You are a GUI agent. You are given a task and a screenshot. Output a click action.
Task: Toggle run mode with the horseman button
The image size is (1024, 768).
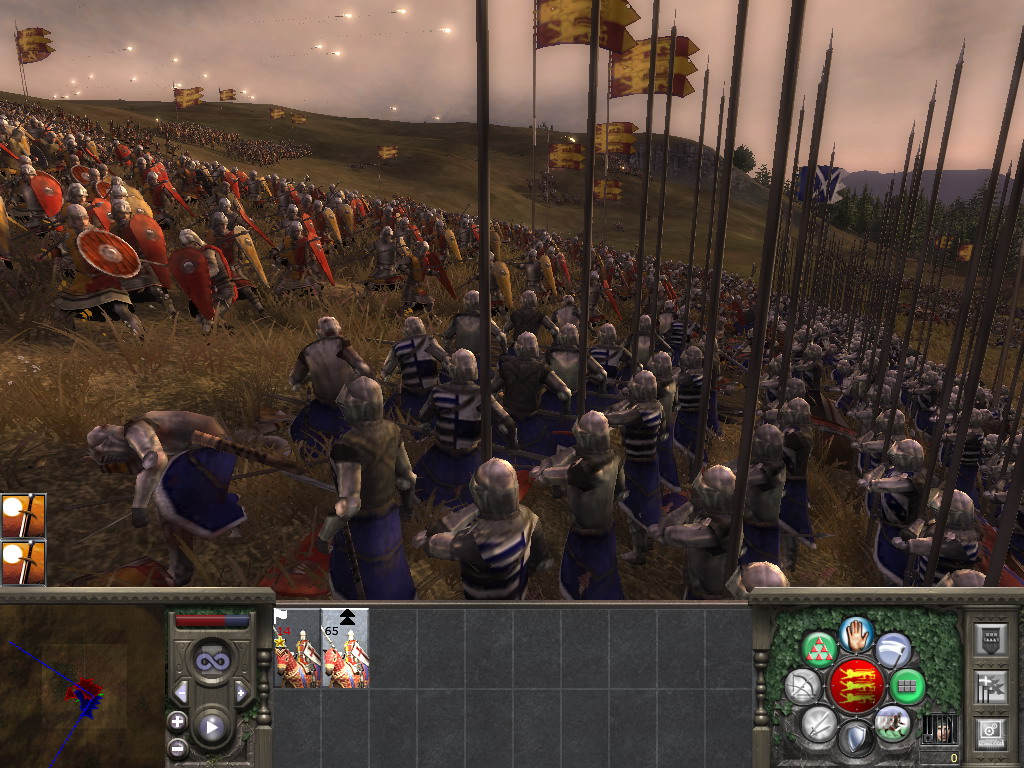tap(893, 723)
